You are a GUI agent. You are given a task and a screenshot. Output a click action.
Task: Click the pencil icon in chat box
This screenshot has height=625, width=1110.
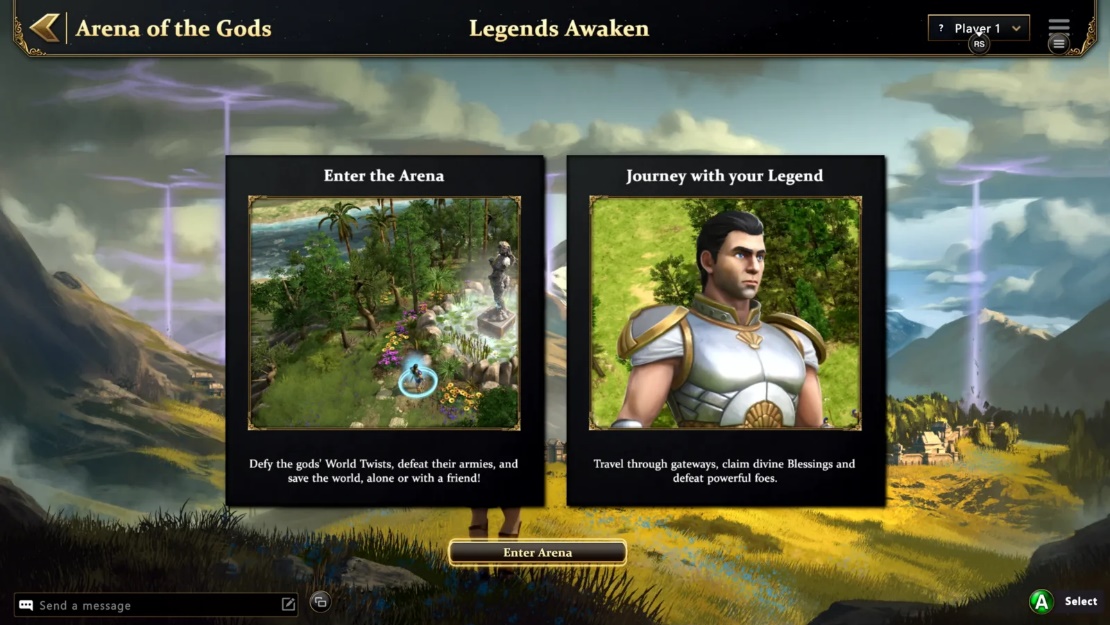[288, 604]
